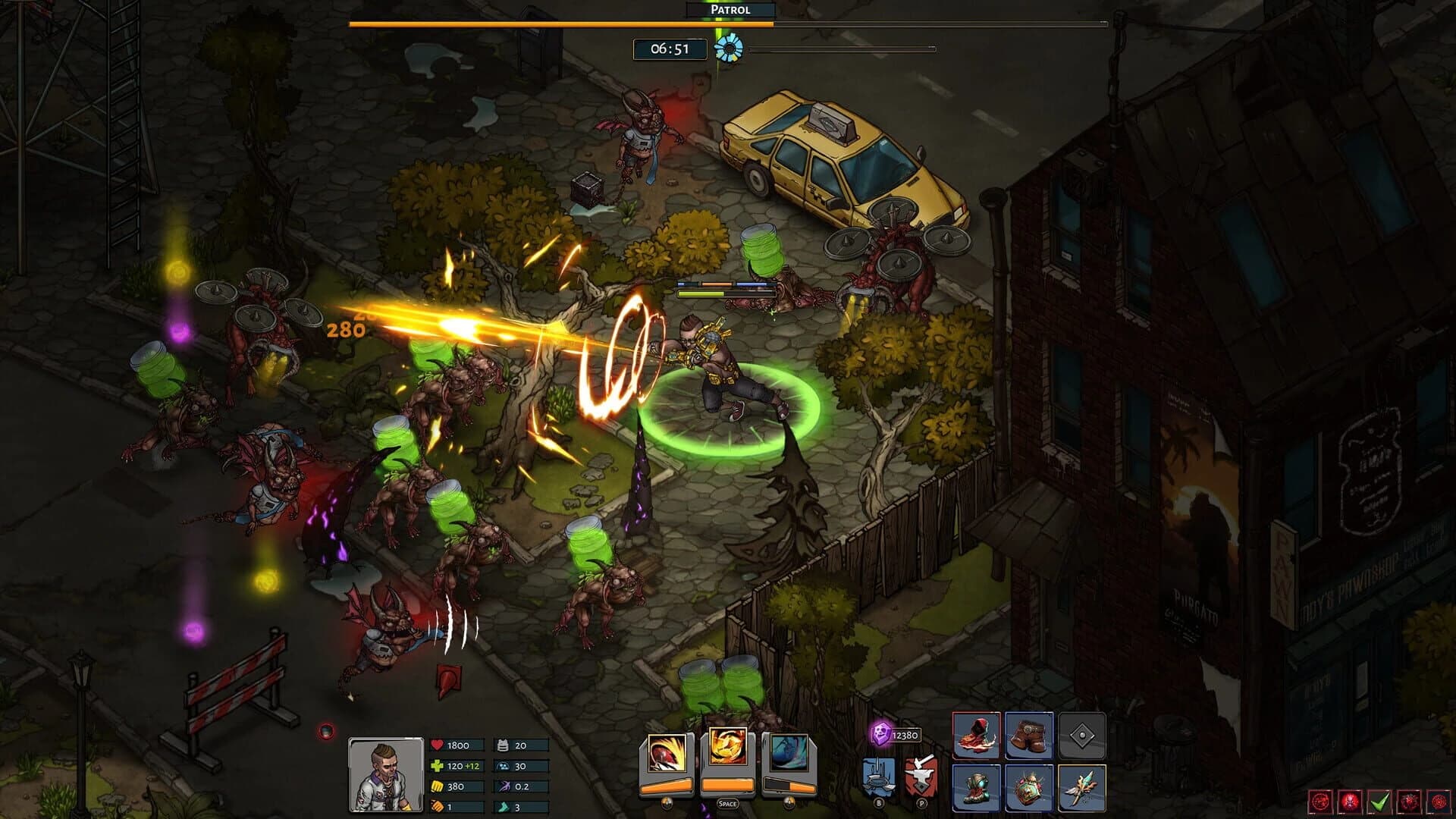Use the blue water ability icon

(x=789, y=752)
